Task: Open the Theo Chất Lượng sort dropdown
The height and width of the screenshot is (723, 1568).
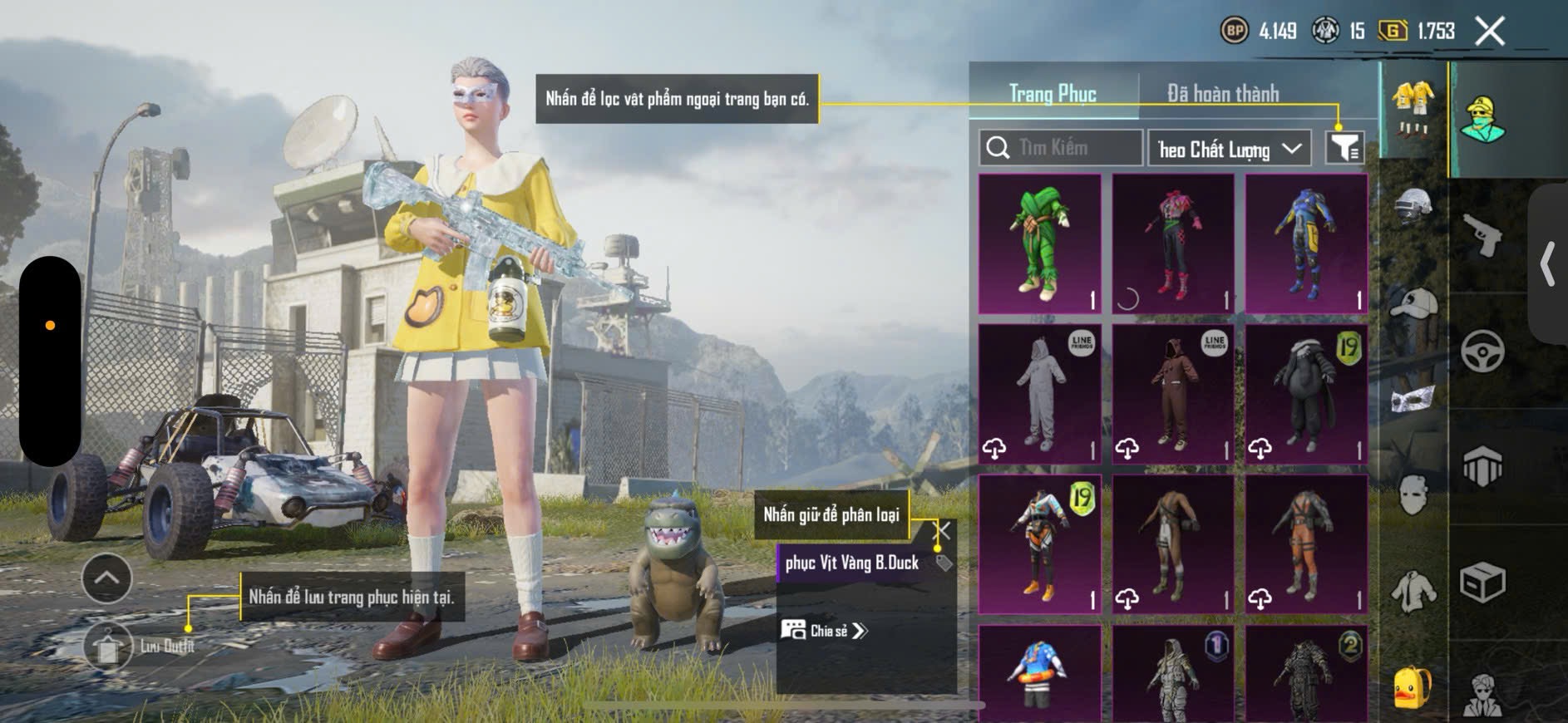Action: point(1229,149)
